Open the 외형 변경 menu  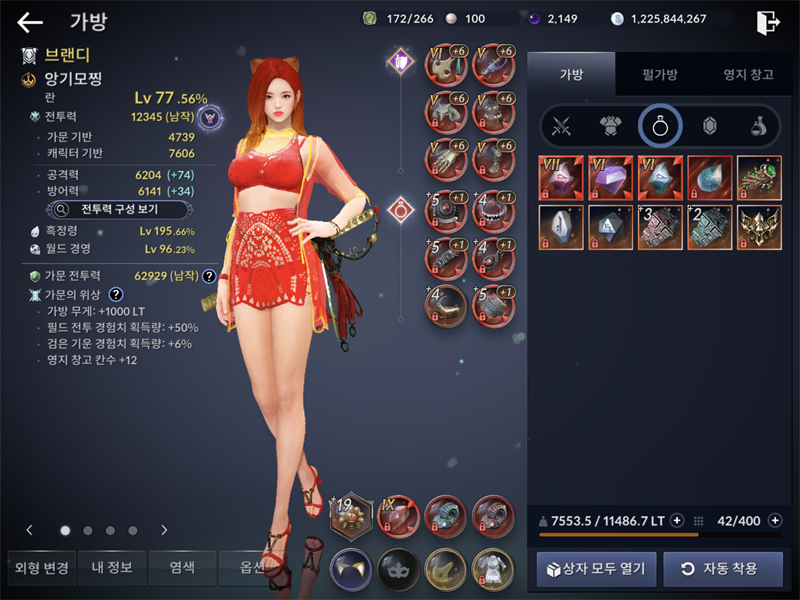[41, 568]
